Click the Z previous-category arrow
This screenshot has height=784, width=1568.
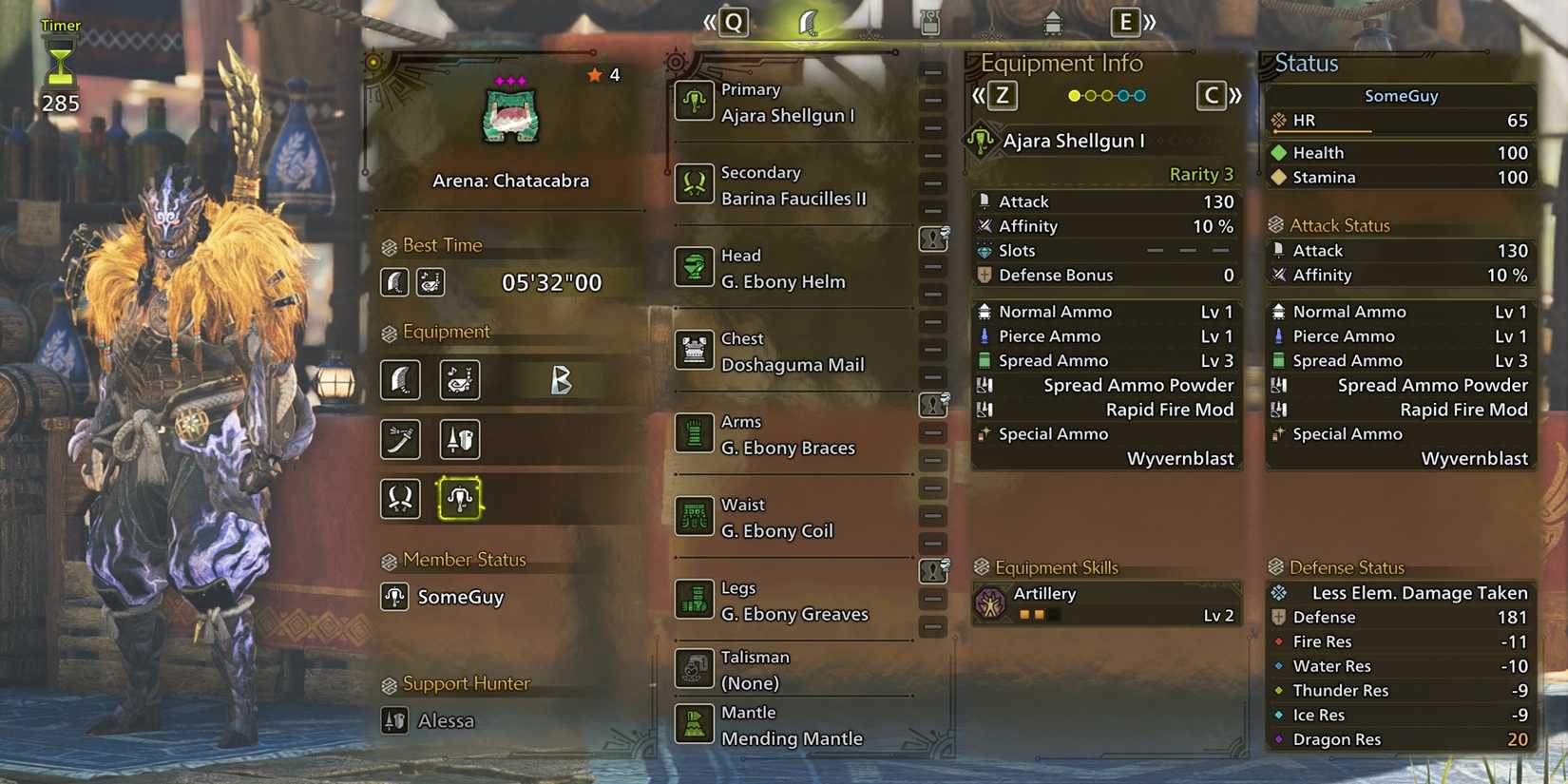pyautogui.click(x=1003, y=95)
